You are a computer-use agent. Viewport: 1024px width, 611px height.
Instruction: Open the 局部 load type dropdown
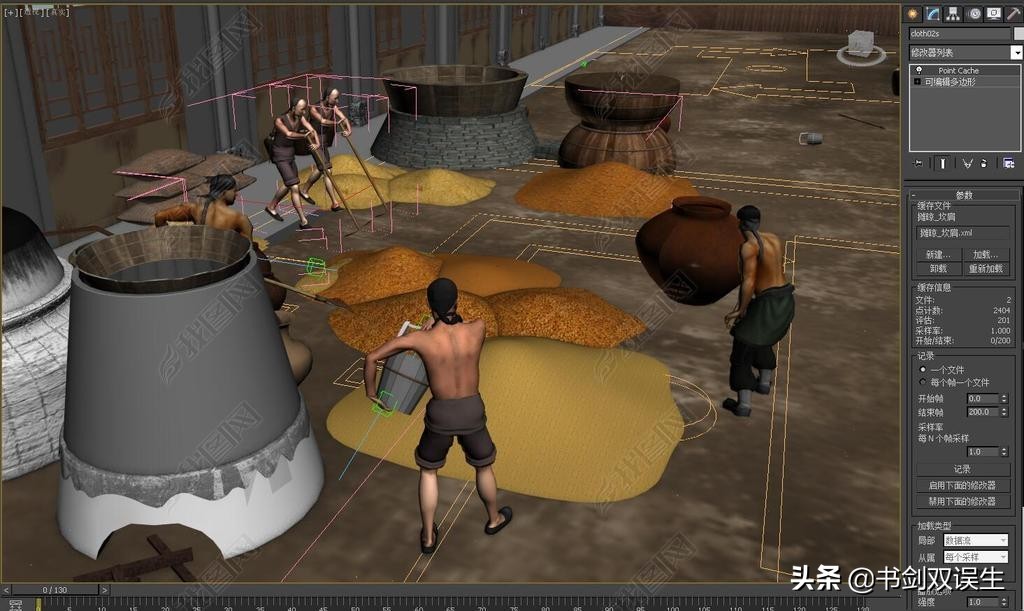pyautogui.click(x=976, y=540)
